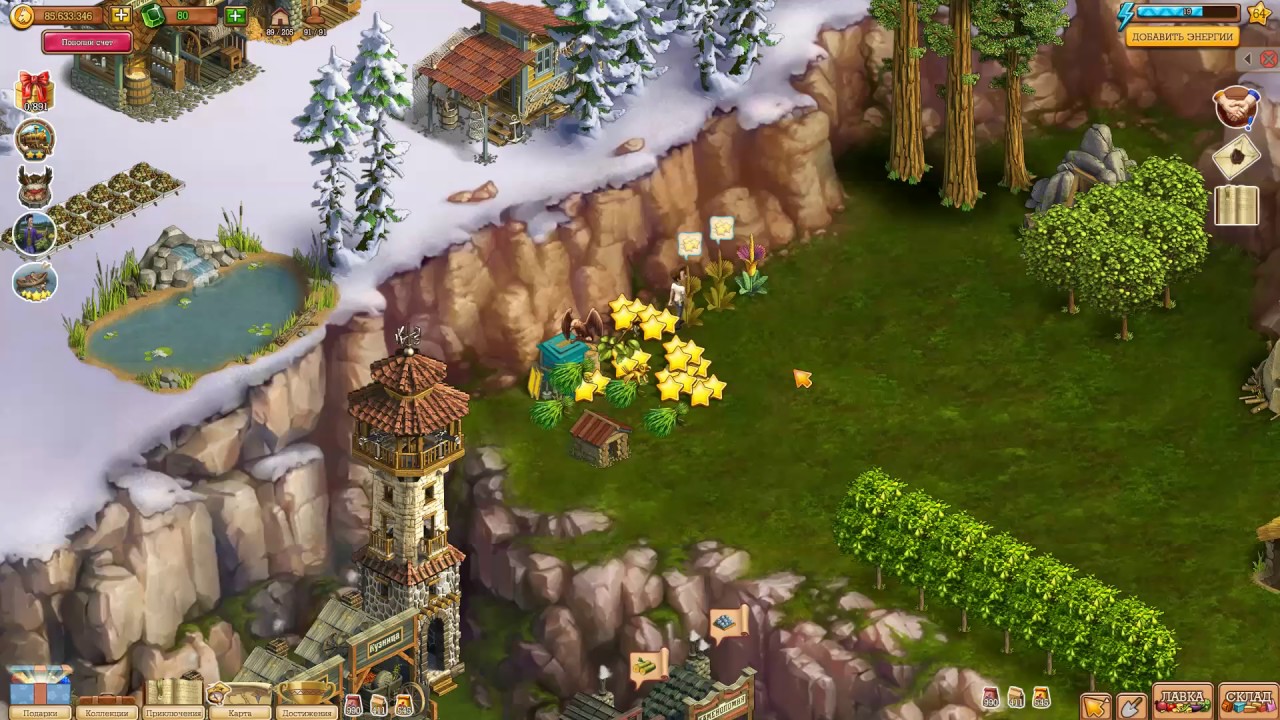1280x720 pixels.
Task: Select the shovel tool button
Action: [1131, 706]
